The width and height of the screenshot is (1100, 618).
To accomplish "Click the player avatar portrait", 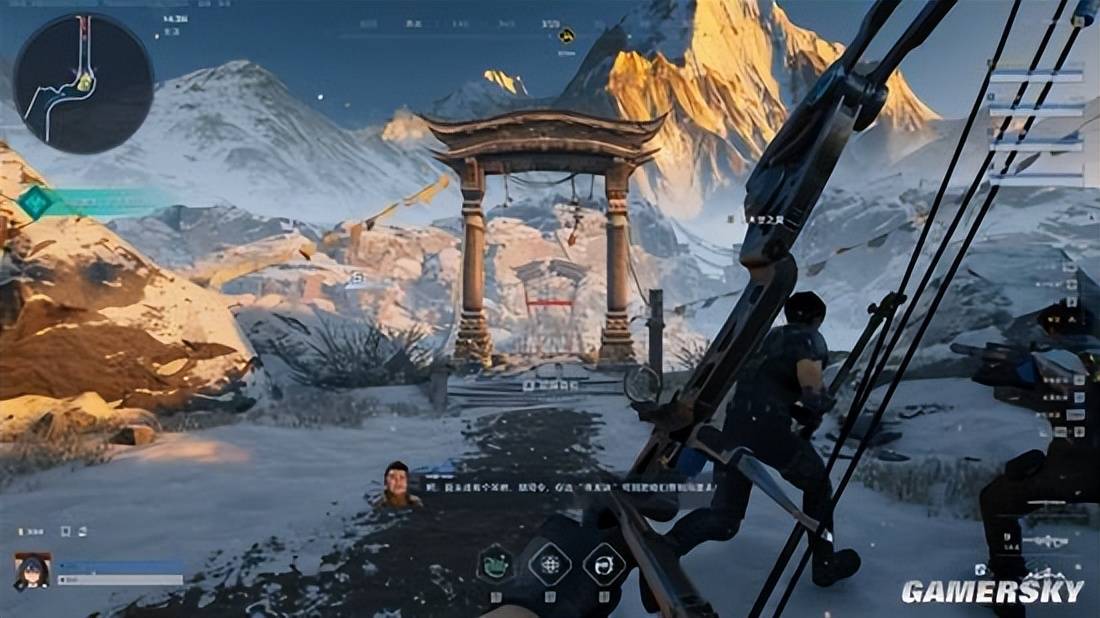I will pyautogui.click(x=32, y=571).
